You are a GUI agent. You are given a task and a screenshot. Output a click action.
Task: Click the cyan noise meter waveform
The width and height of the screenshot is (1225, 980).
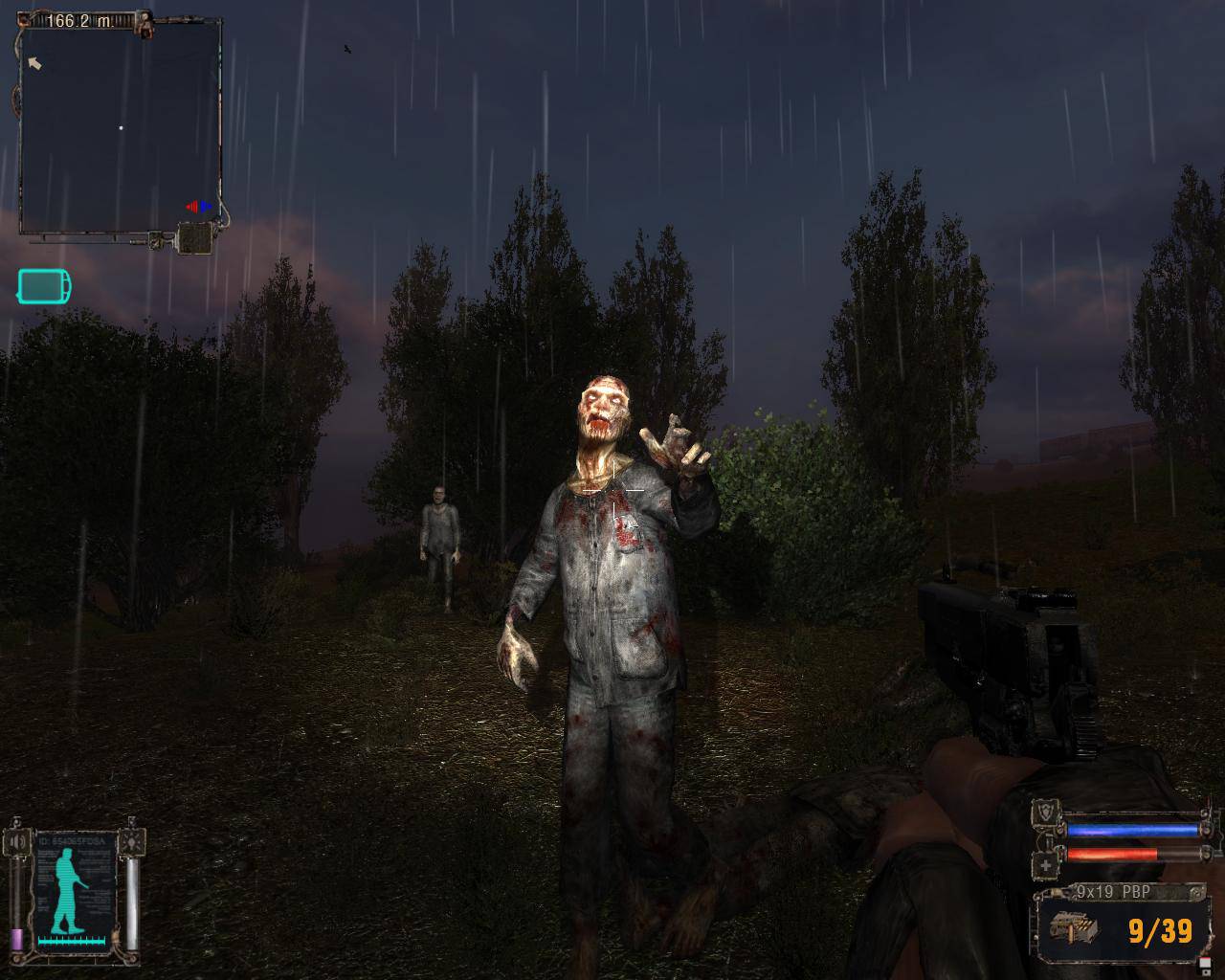click(72, 941)
